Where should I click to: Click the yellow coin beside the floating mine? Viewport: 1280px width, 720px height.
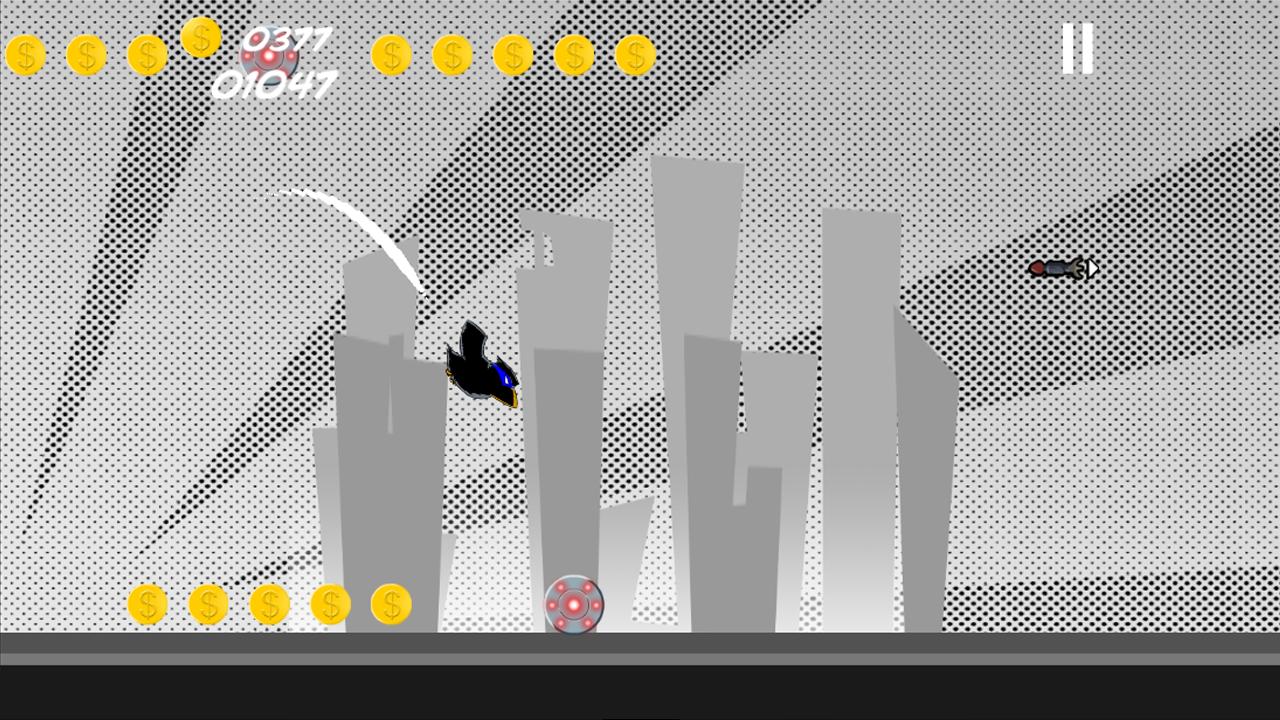pyautogui.click(x=391, y=604)
